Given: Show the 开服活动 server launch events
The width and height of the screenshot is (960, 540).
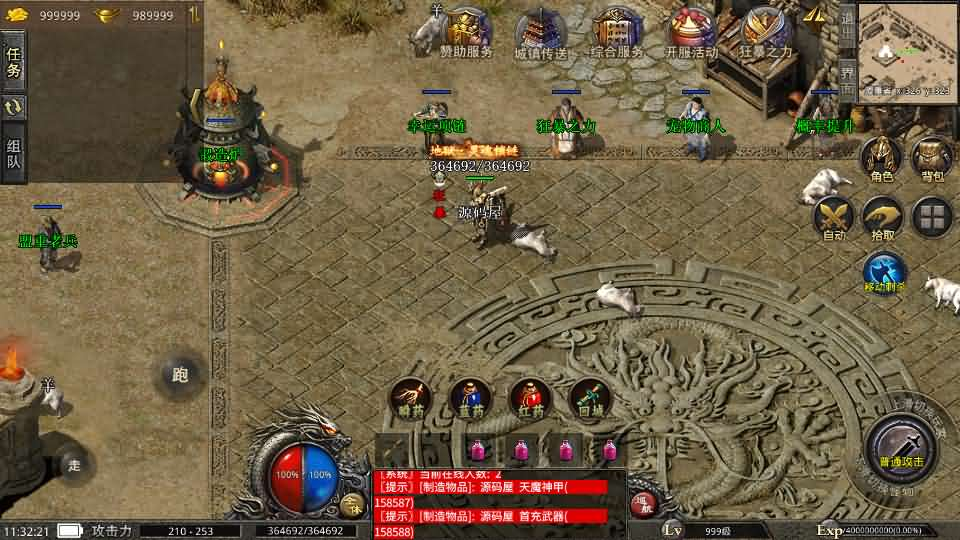Looking at the screenshot, I should click(x=691, y=33).
